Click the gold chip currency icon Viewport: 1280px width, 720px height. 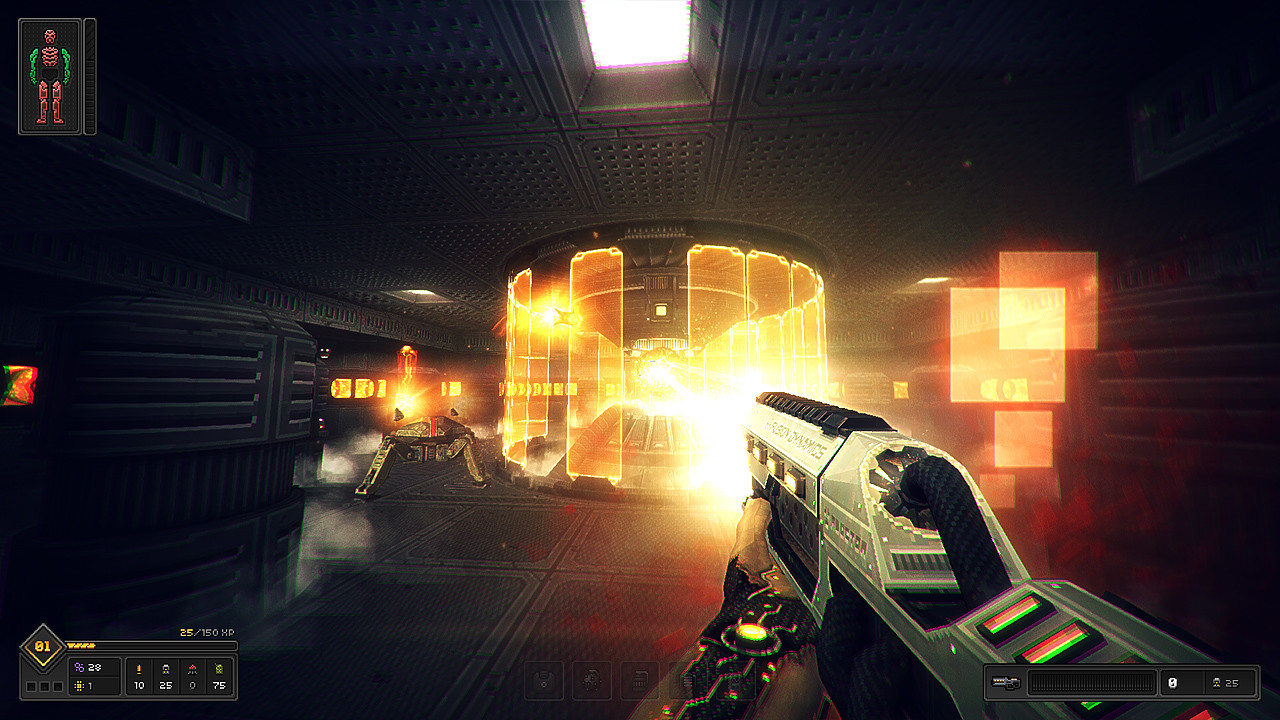pyautogui.click(x=80, y=687)
